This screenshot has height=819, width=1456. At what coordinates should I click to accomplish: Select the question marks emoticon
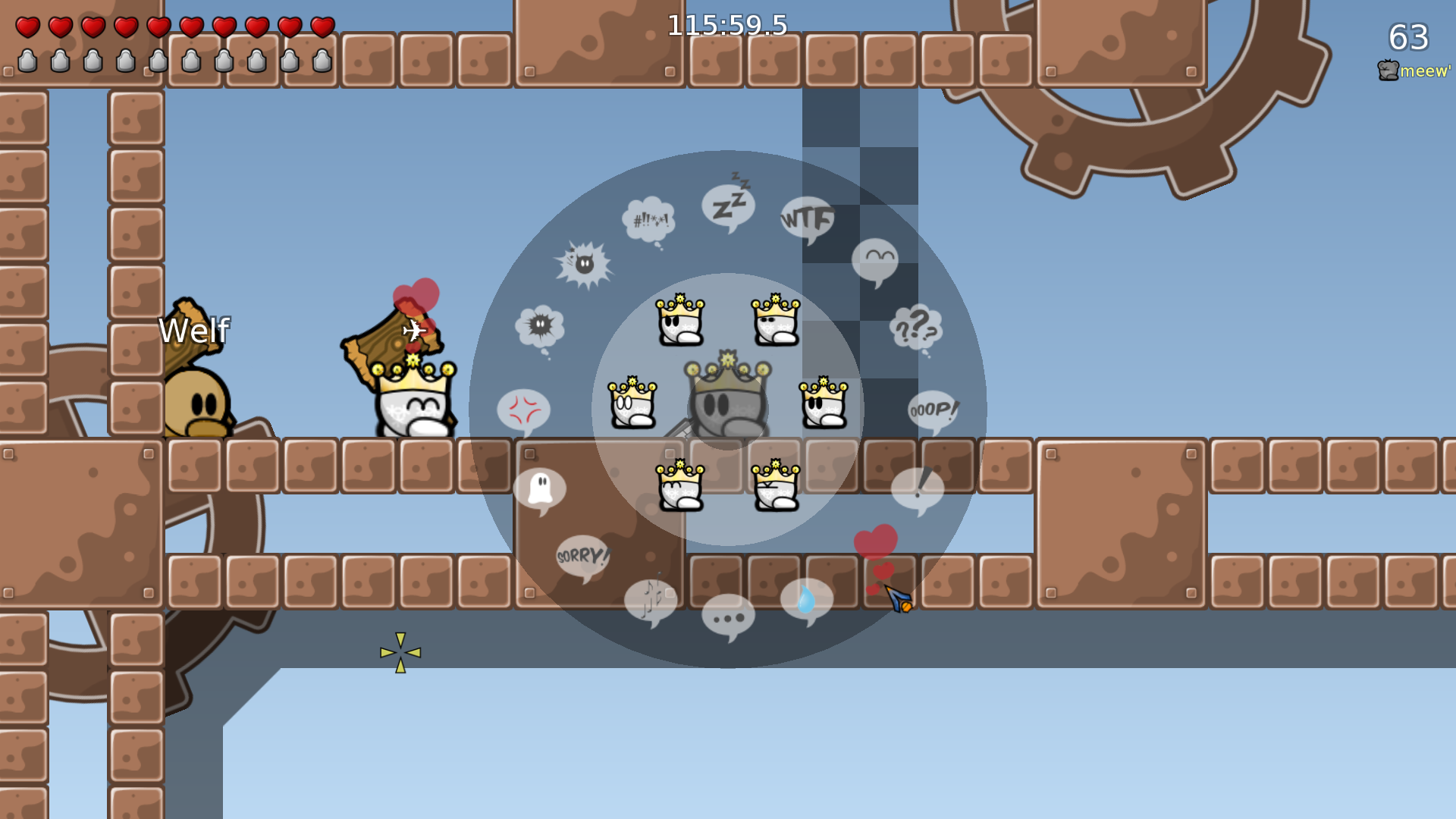click(x=916, y=328)
